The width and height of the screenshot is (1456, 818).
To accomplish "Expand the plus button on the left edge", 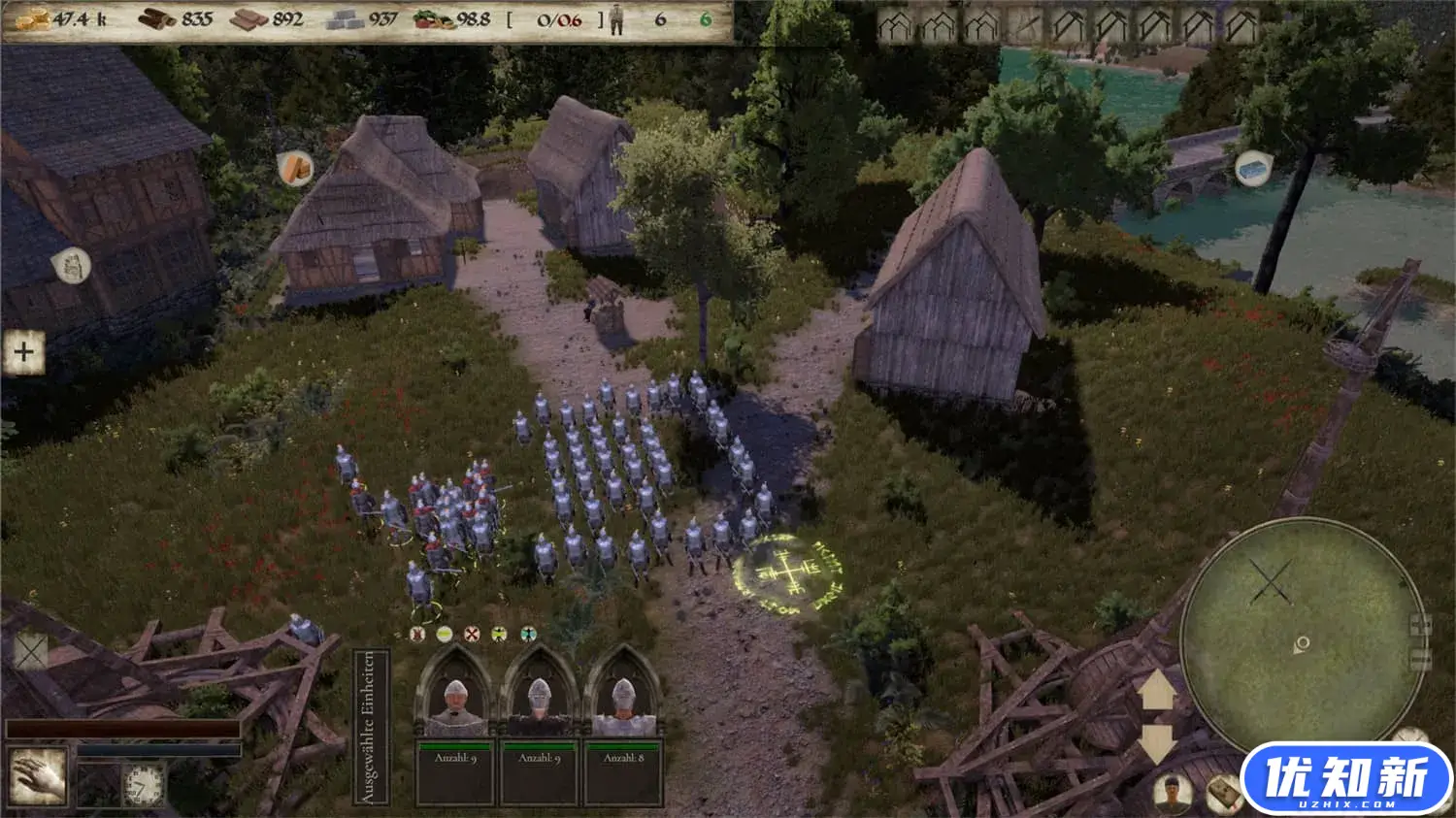I will tap(24, 352).
